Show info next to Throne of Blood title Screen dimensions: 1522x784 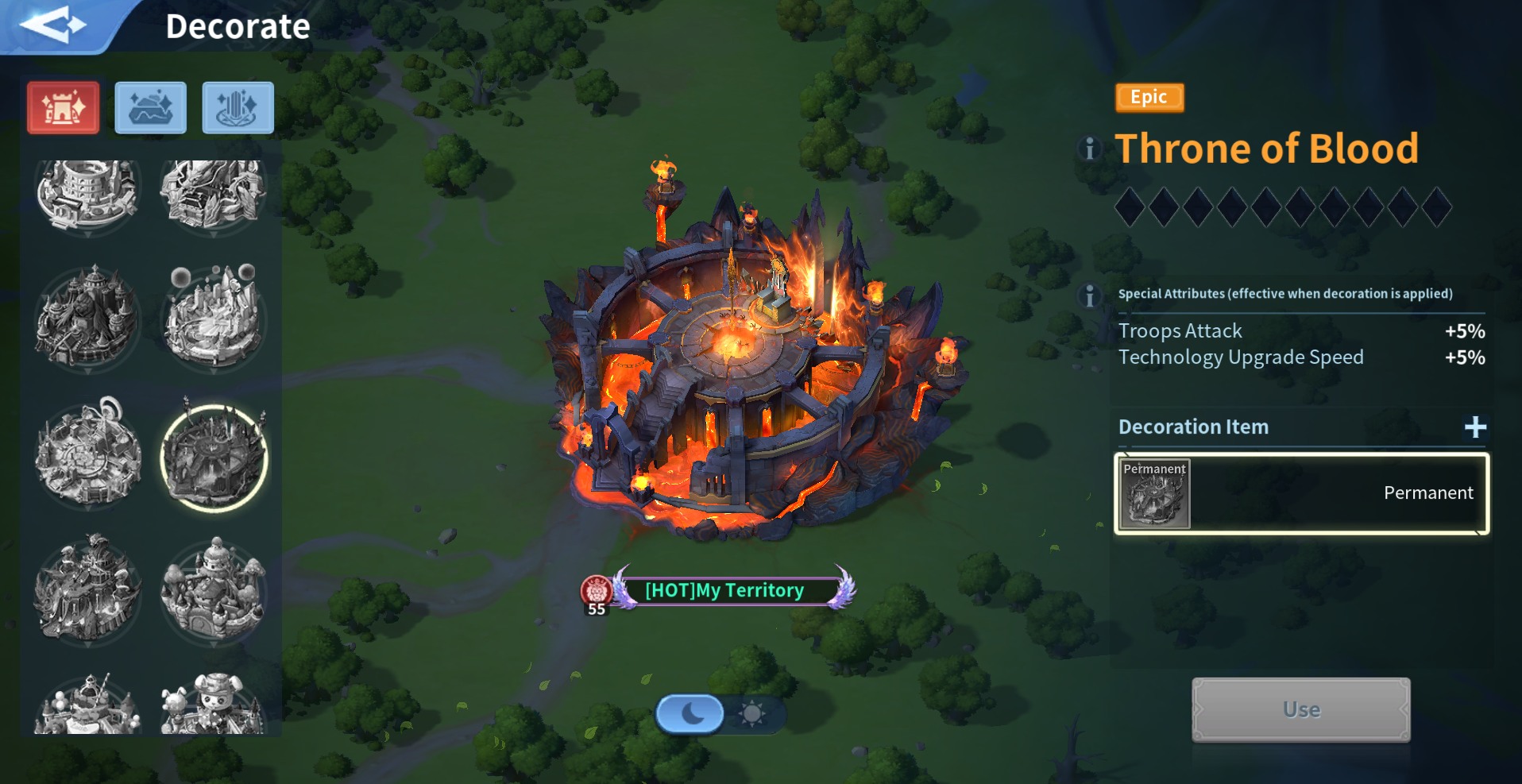click(x=1090, y=149)
